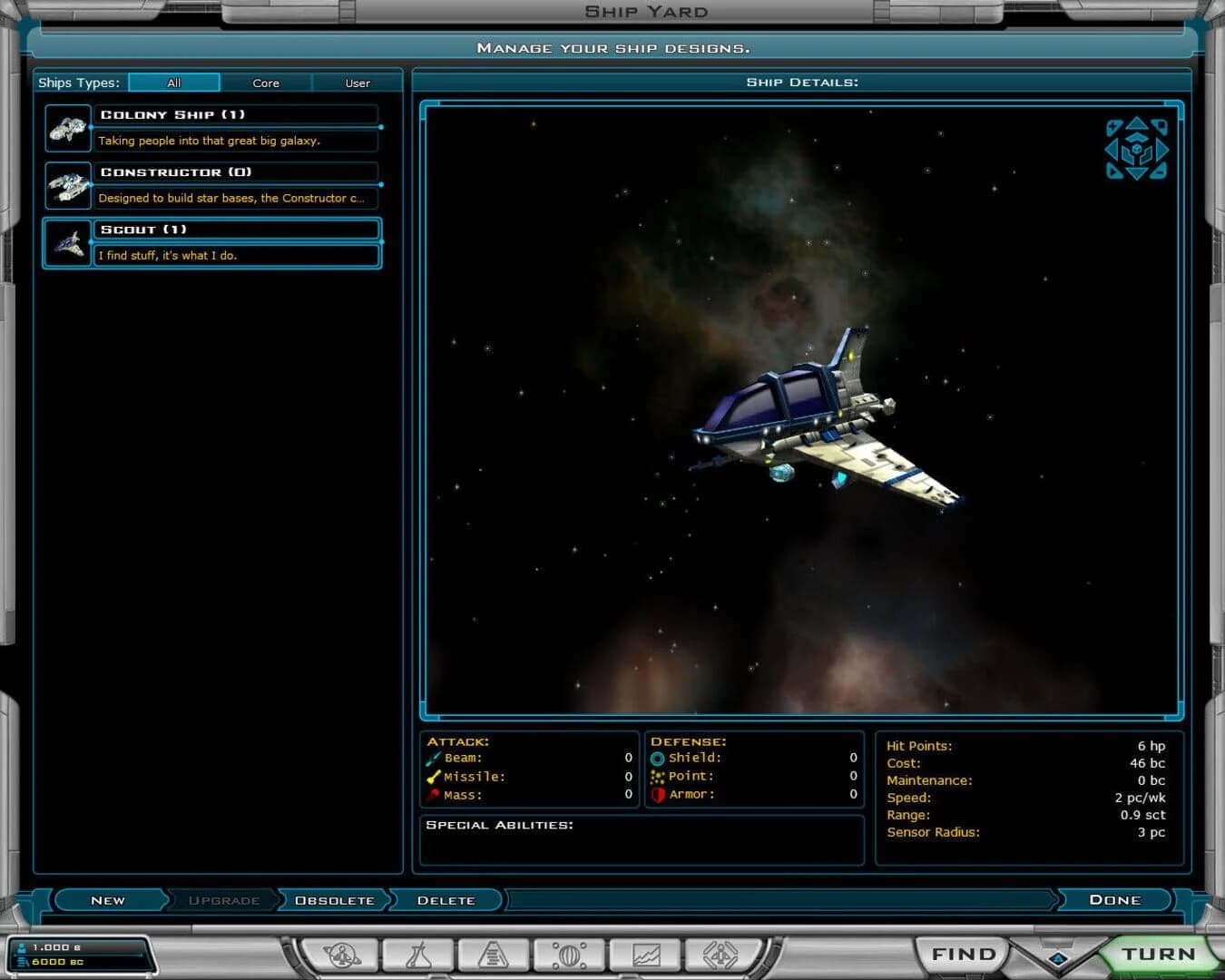The height and width of the screenshot is (980, 1225).
Task: Select the All ship types tab
Action: click(173, 83)
